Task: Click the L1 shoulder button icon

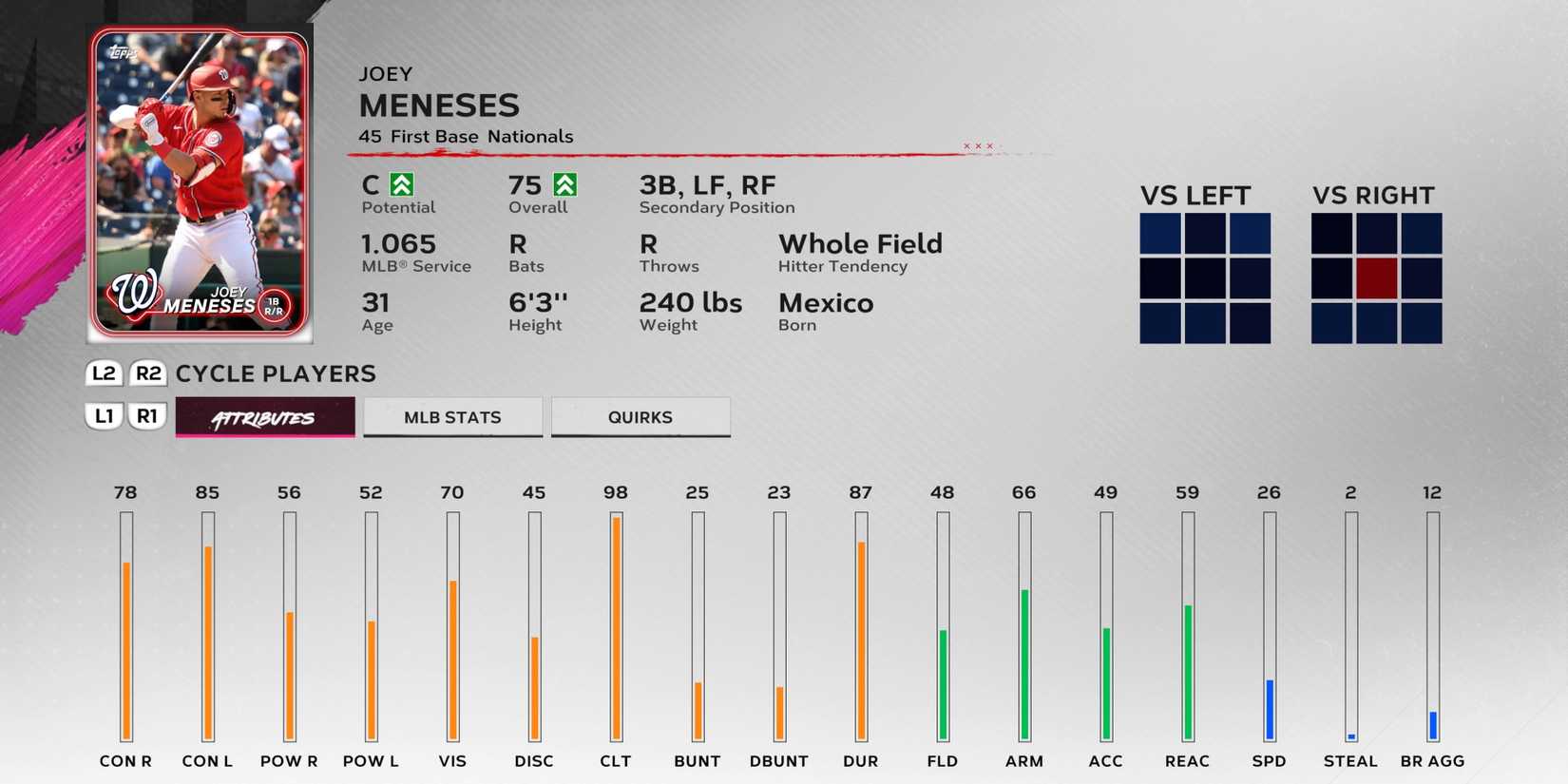Action: [105, 416]
